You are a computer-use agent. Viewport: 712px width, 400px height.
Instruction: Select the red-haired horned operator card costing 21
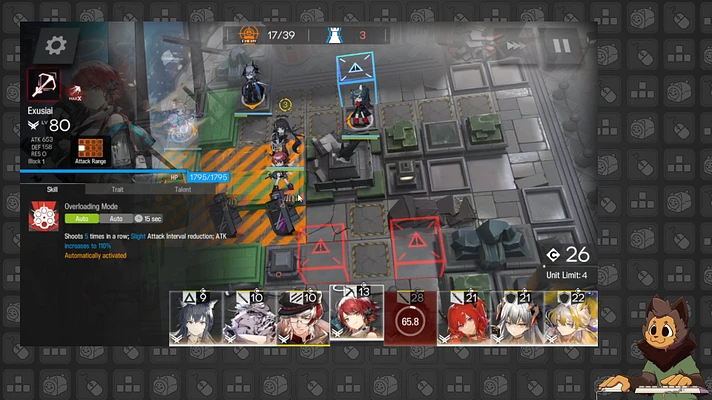(463, 318)
